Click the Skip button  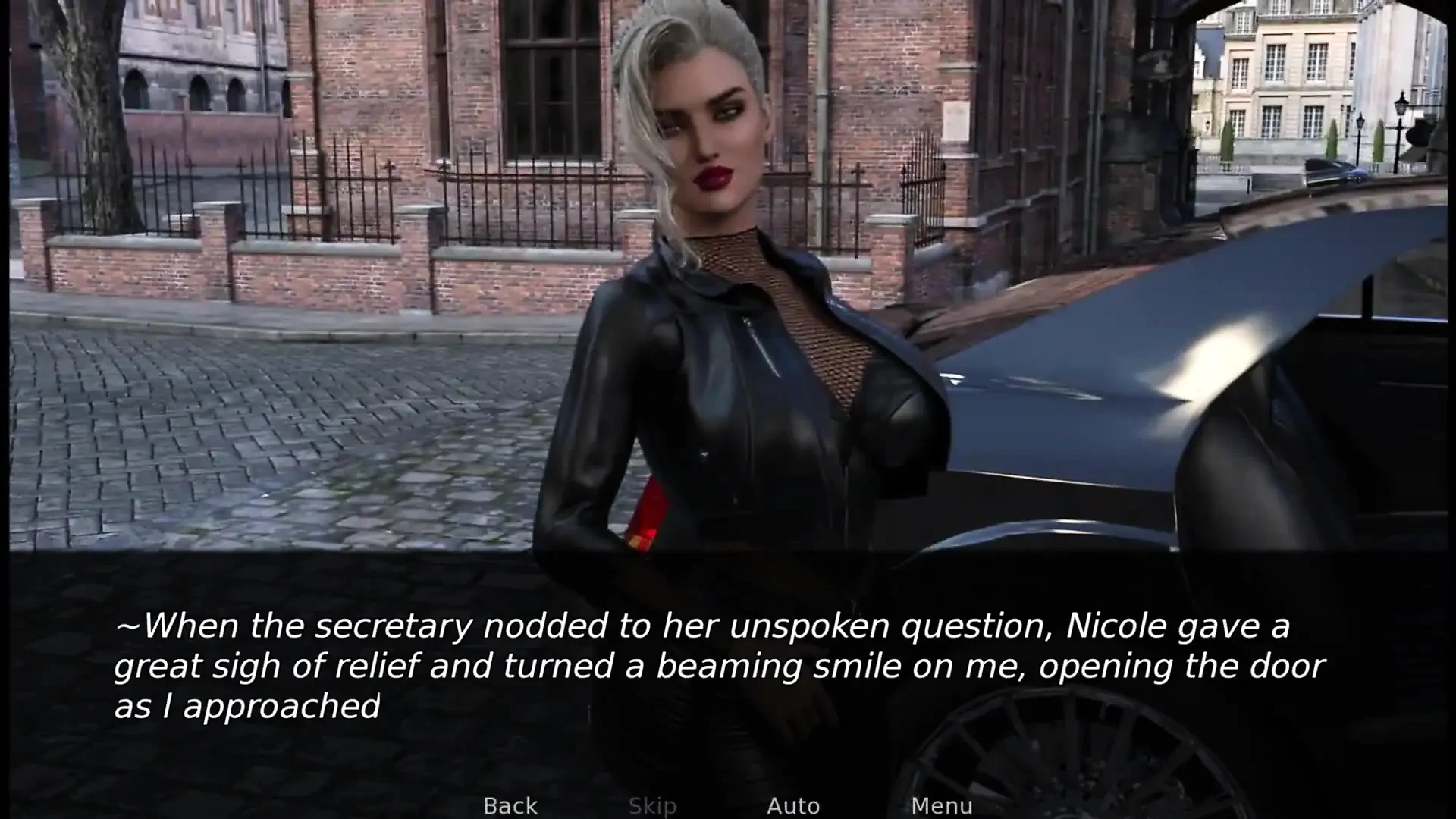click(x=652, y=805)
